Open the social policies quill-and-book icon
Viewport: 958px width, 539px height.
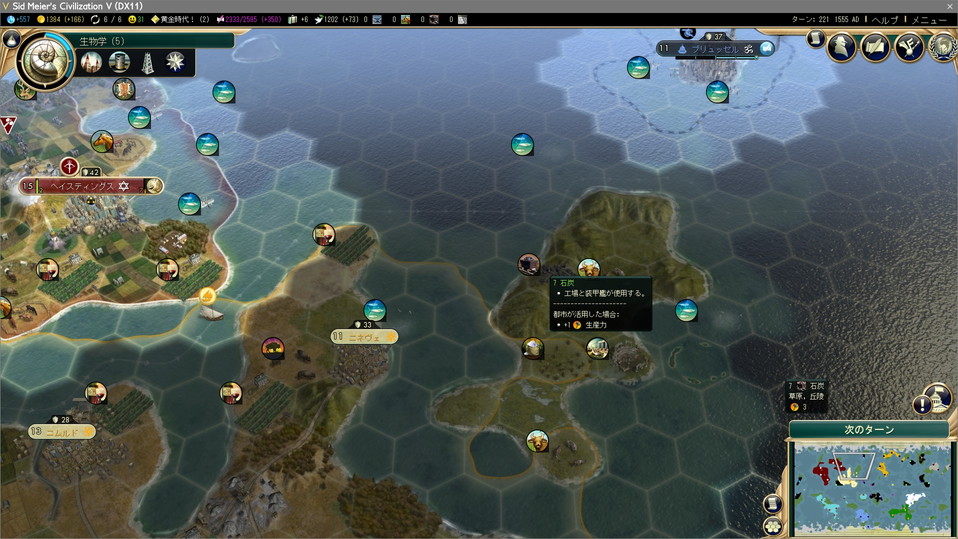[876, 46]
